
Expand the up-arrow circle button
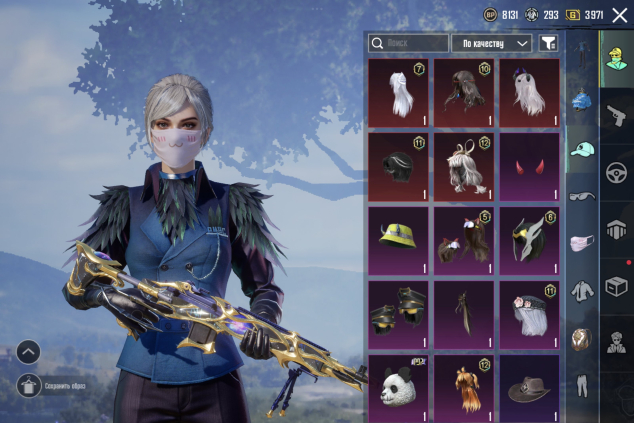pyautogui.click(x=29, y=351)
